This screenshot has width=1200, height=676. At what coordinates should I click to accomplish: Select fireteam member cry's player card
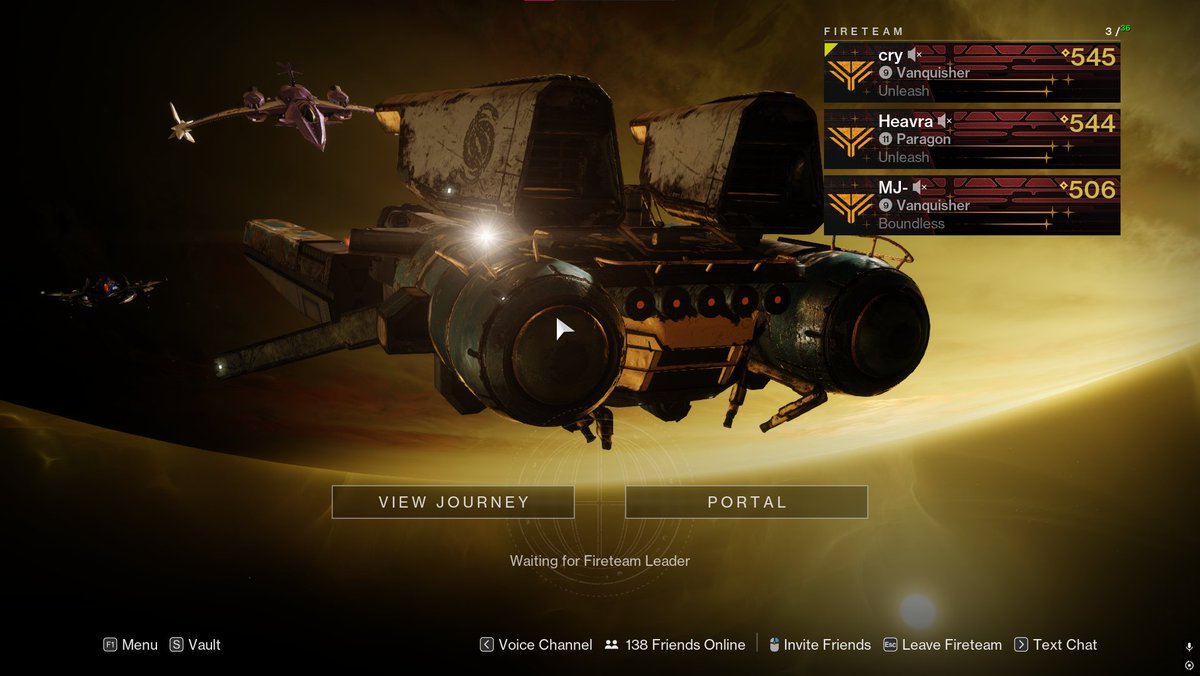pos(971,72)
